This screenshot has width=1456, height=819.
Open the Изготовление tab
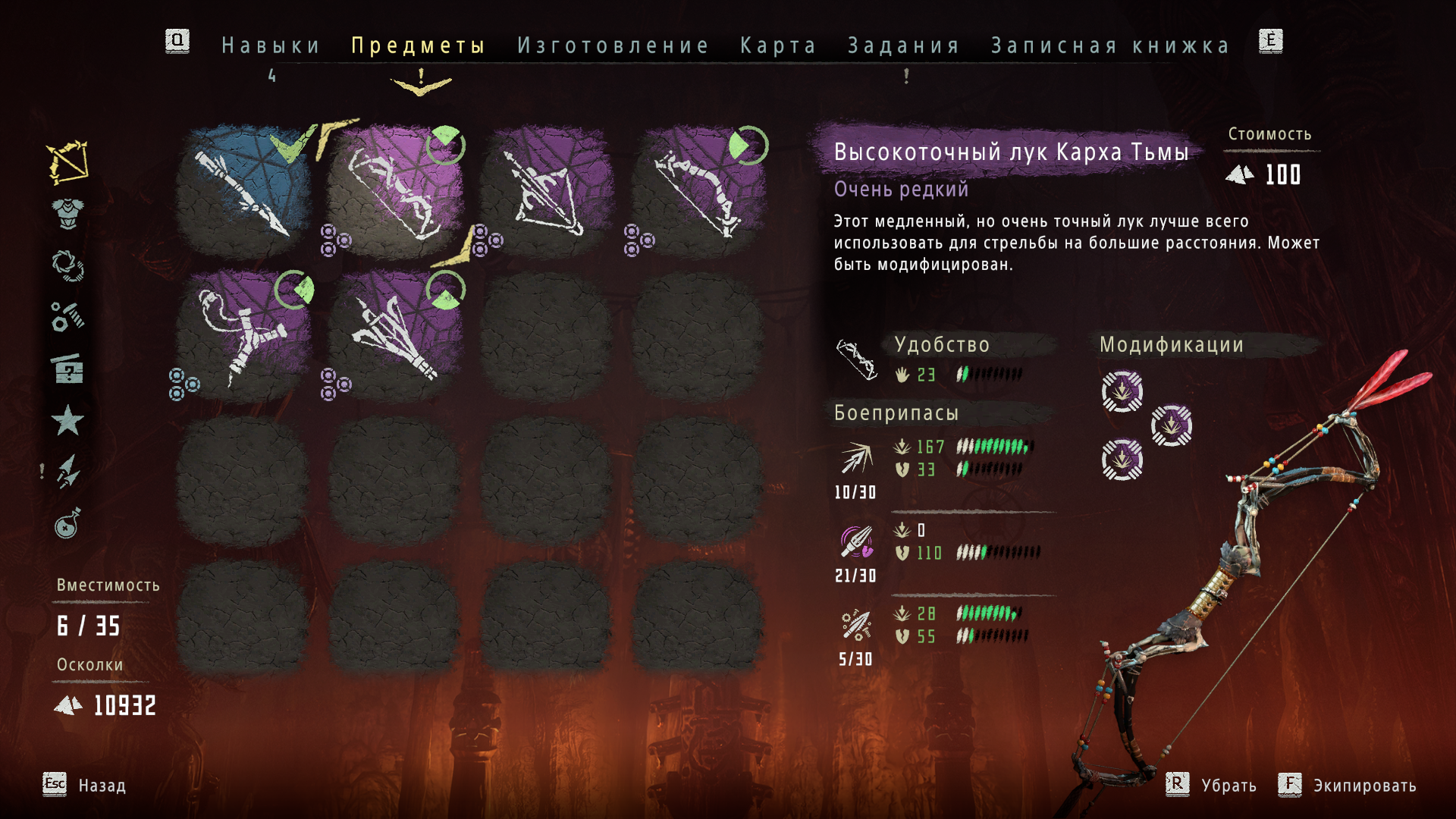point(613,45)
